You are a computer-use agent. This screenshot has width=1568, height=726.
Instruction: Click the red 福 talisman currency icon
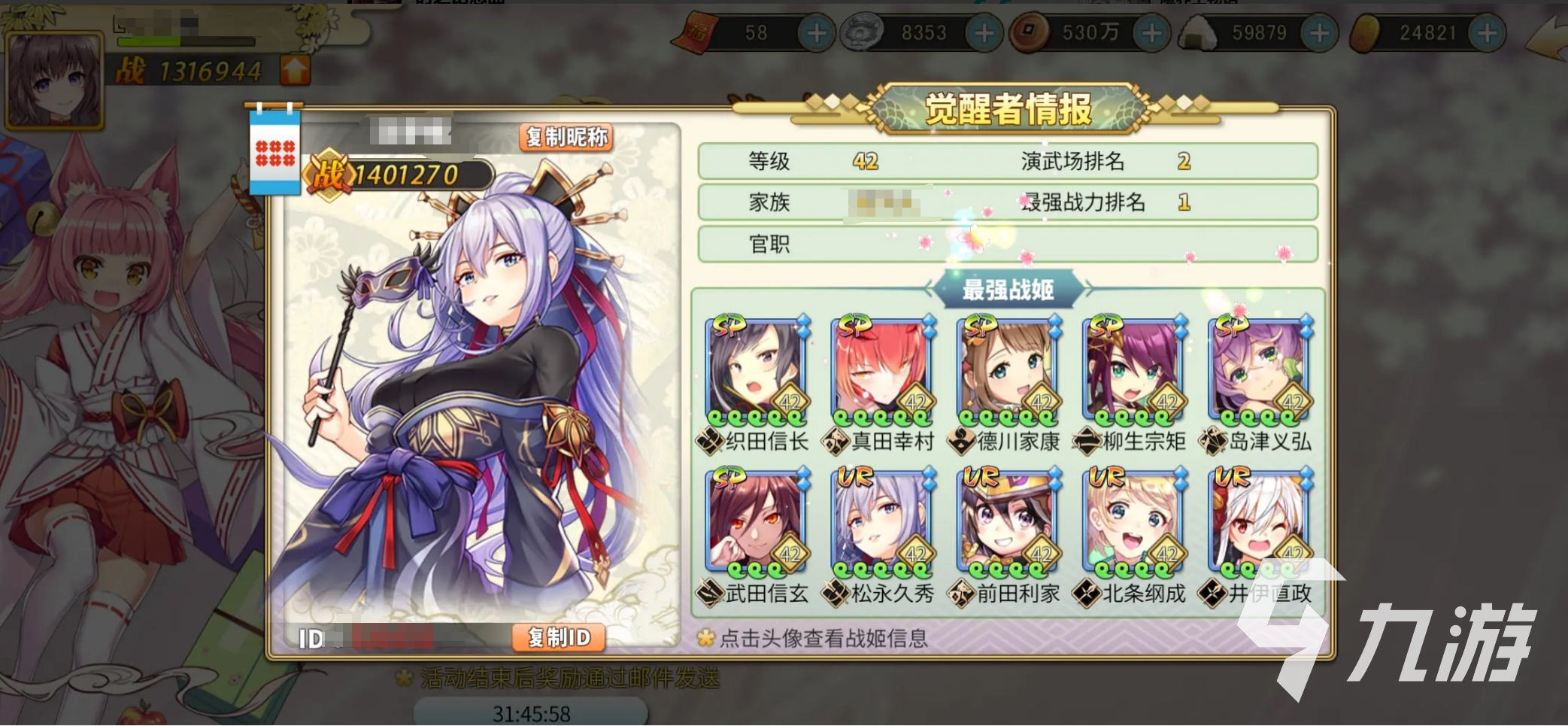point(696,32)
